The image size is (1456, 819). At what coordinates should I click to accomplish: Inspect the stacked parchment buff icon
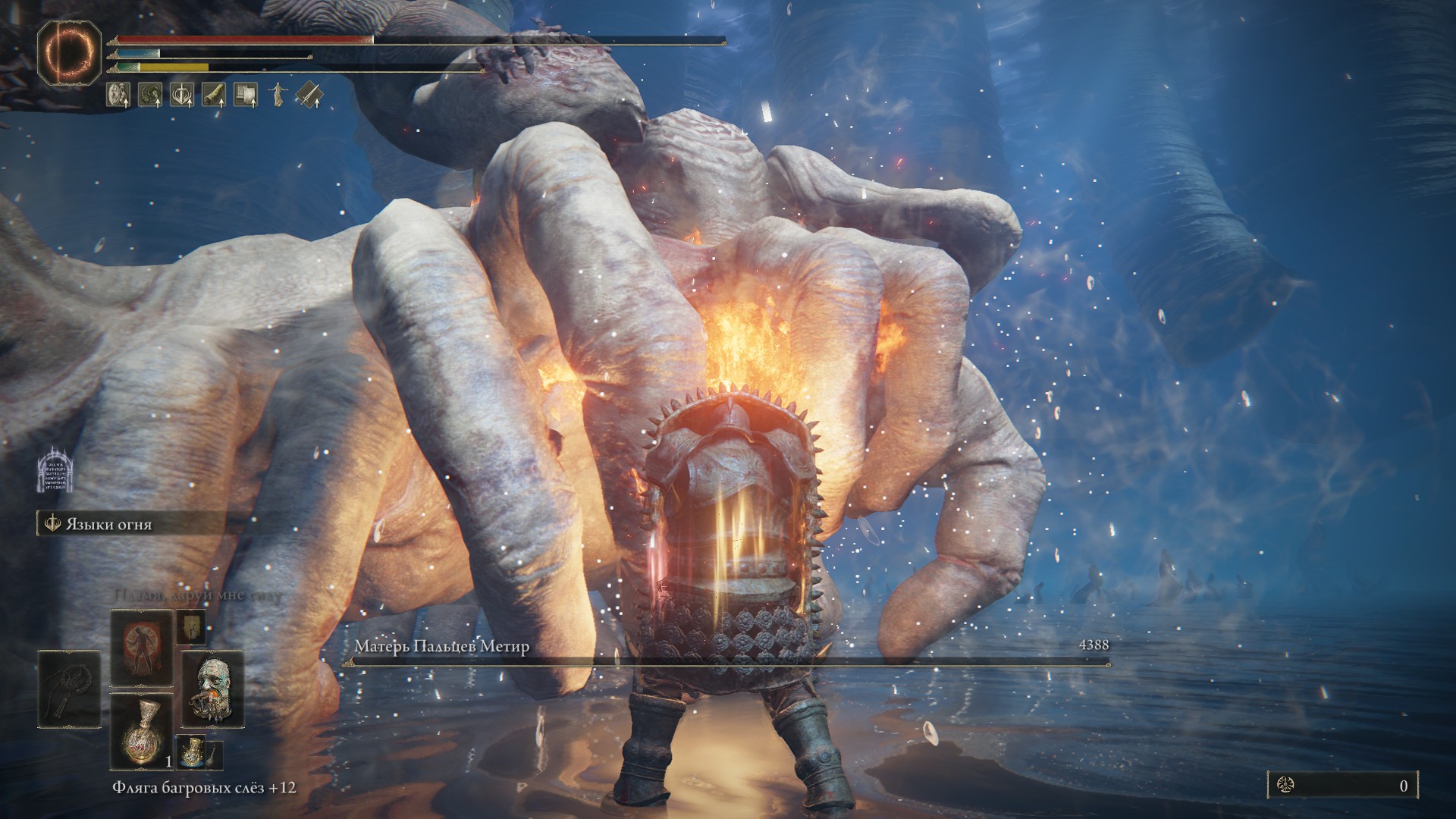(245, 94)
